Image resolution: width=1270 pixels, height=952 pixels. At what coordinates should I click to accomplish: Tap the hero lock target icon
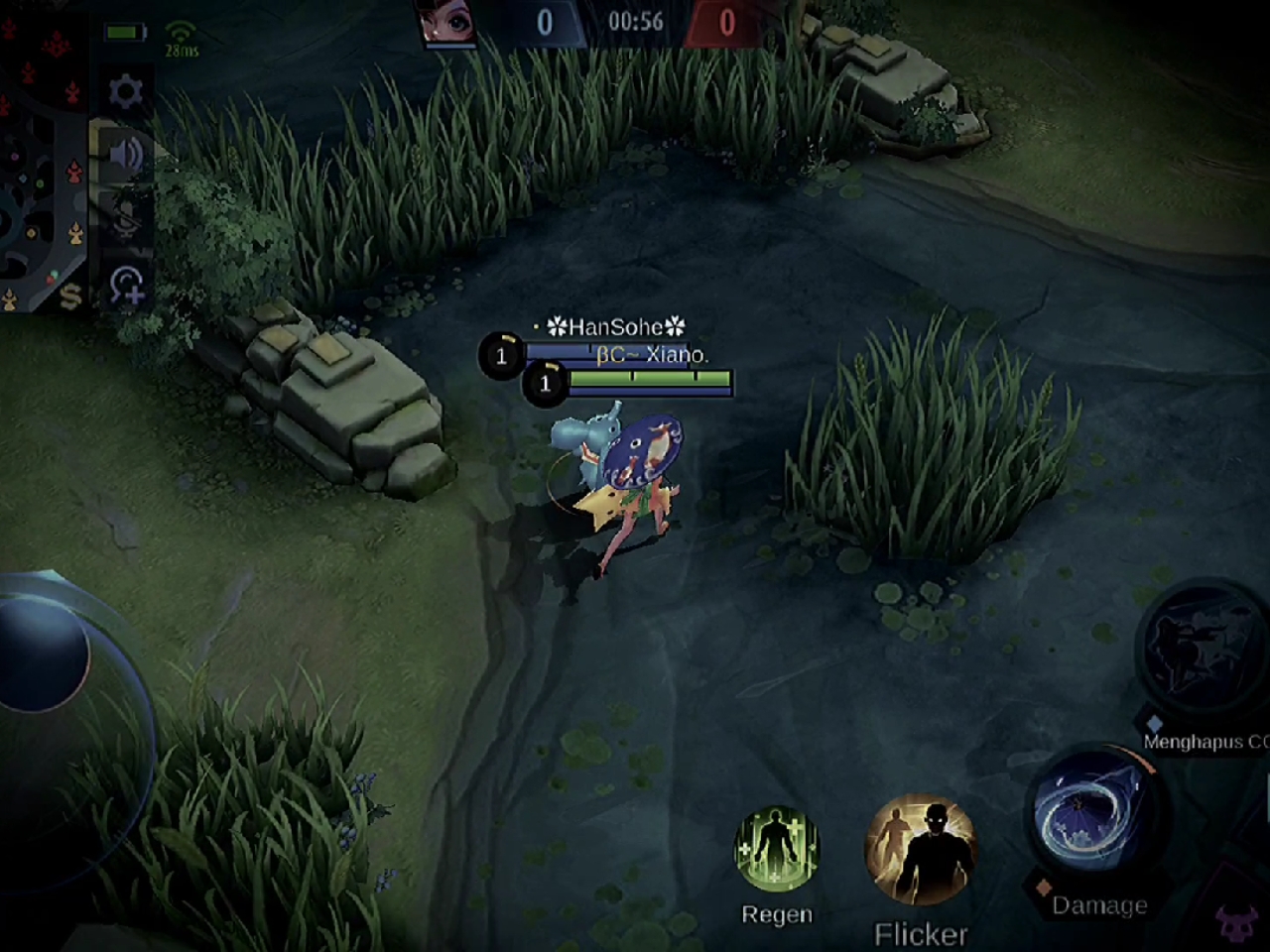coord(127,286)
